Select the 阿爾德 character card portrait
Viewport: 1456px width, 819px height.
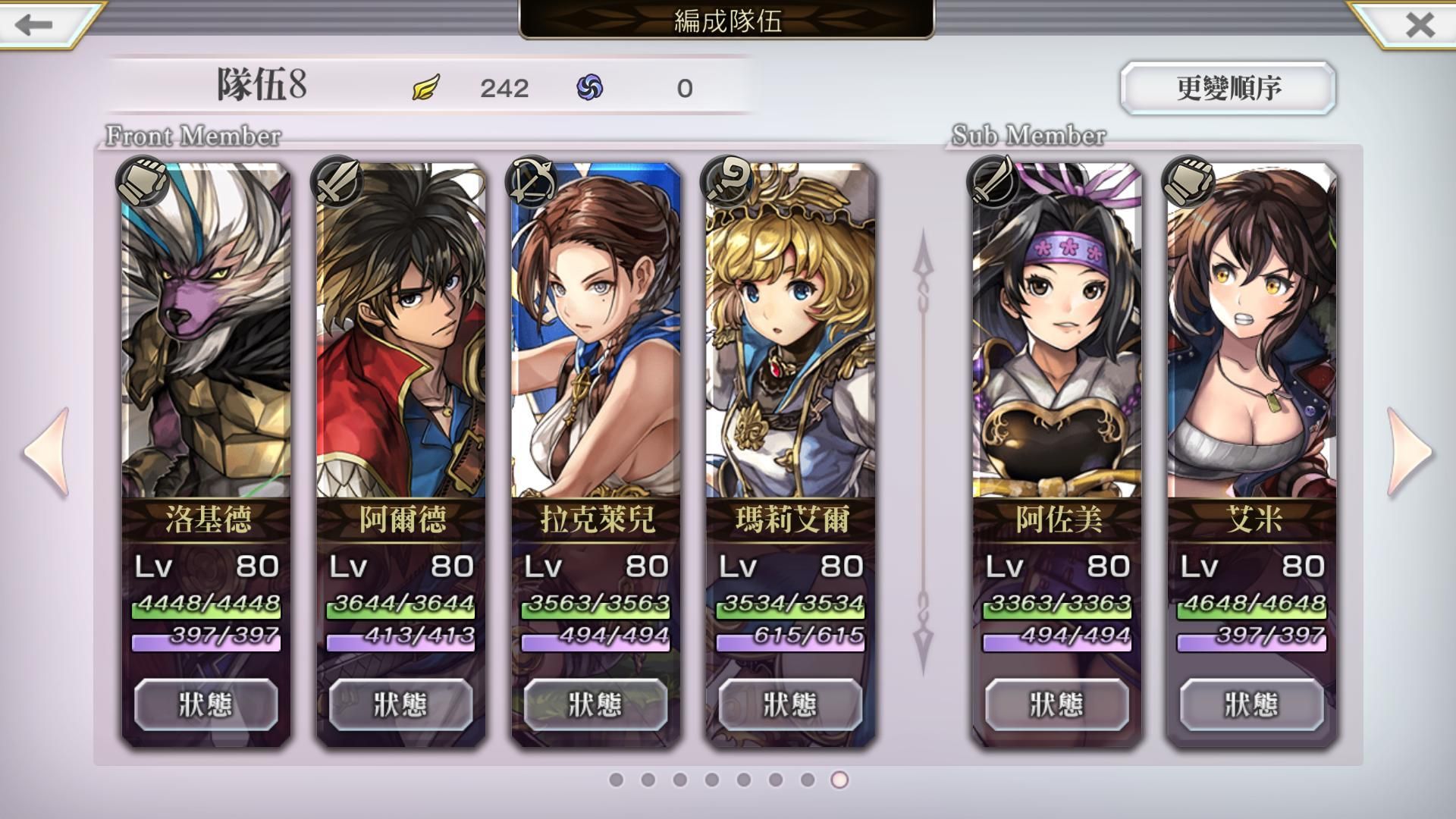click(401, 334)
